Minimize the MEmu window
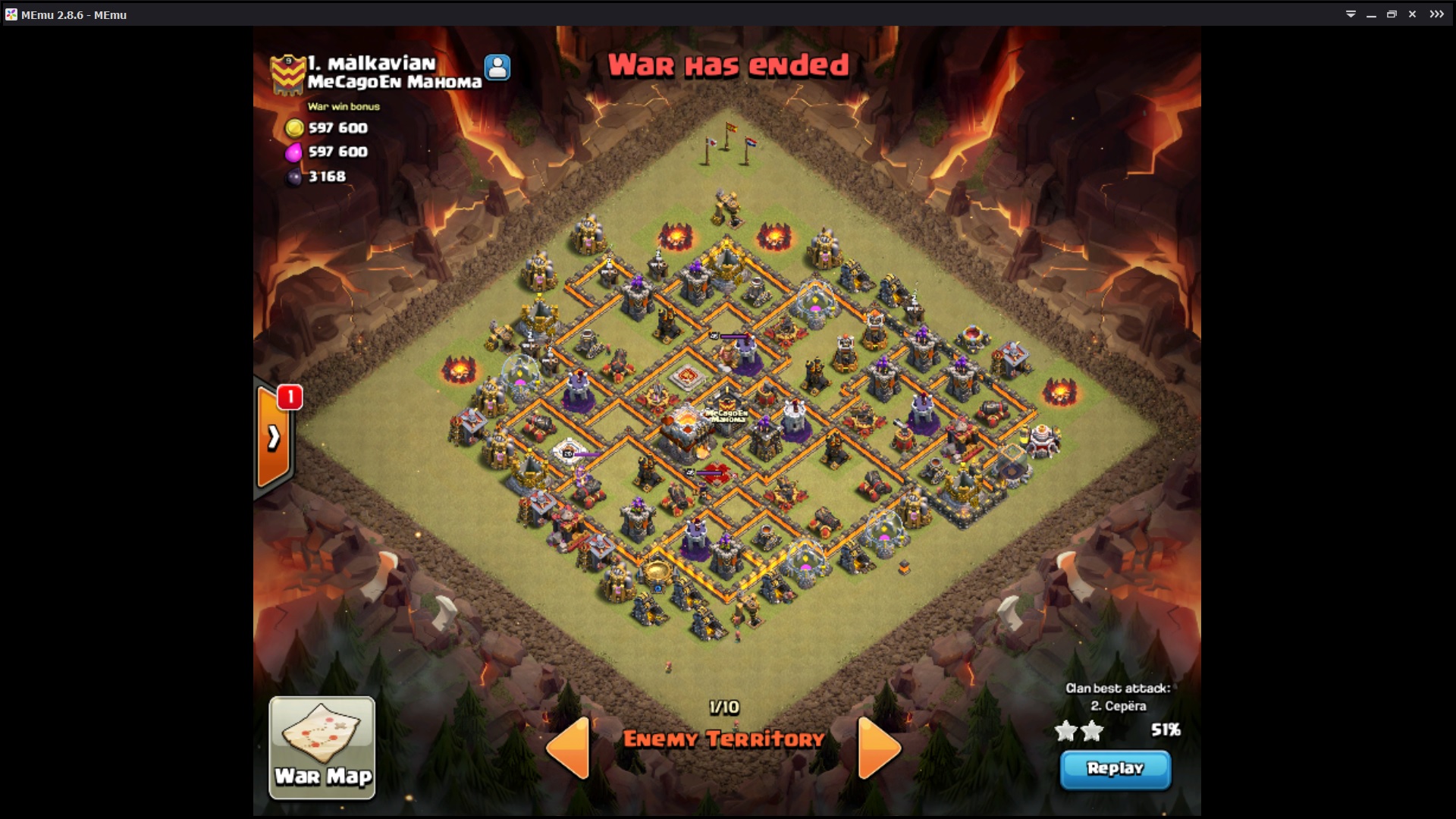Screen dimensions: 1456x819 tap(1371, 14)
